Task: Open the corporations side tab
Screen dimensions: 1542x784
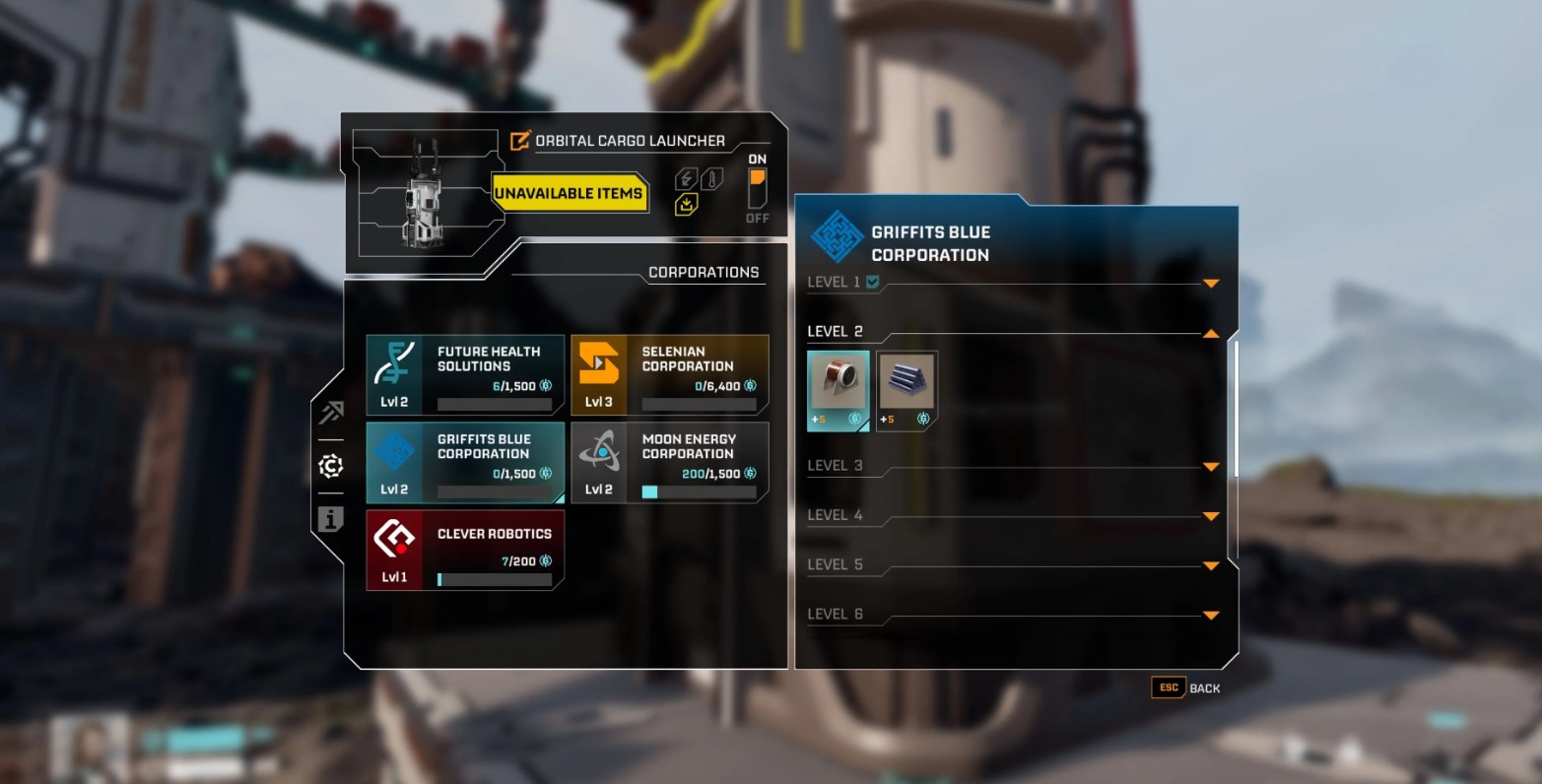Action: coord(331,466)
